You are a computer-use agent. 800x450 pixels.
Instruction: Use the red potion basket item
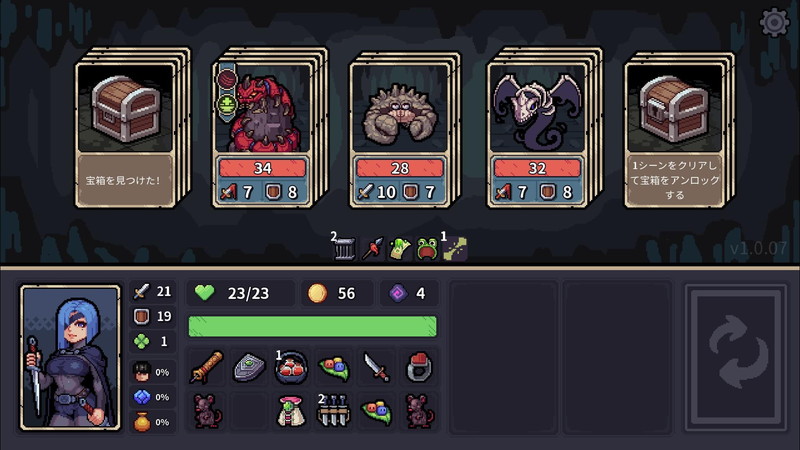[291, 367]
